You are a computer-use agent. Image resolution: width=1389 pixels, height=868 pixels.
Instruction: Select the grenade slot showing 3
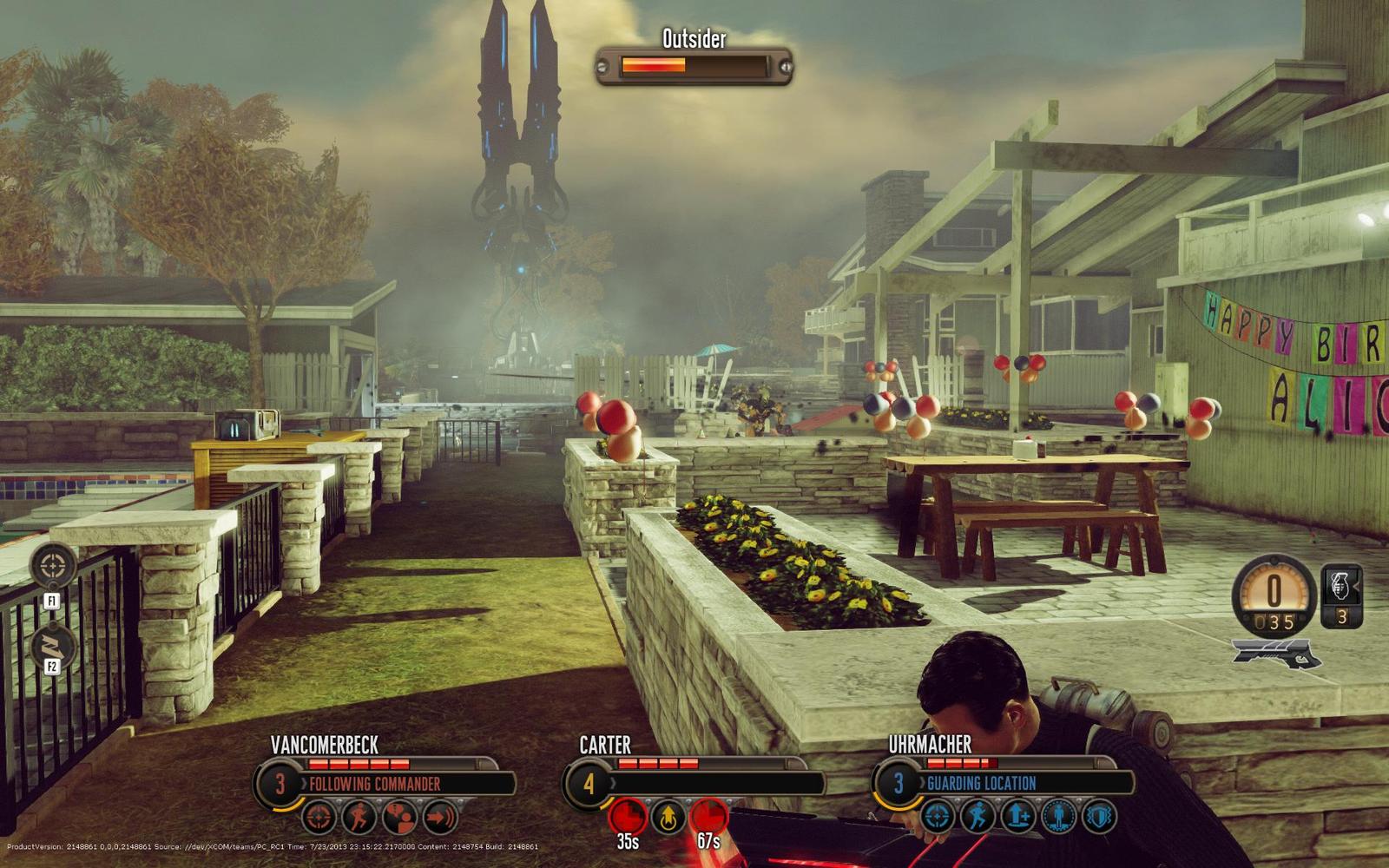pyautogui.click(x=1341, y=596)
